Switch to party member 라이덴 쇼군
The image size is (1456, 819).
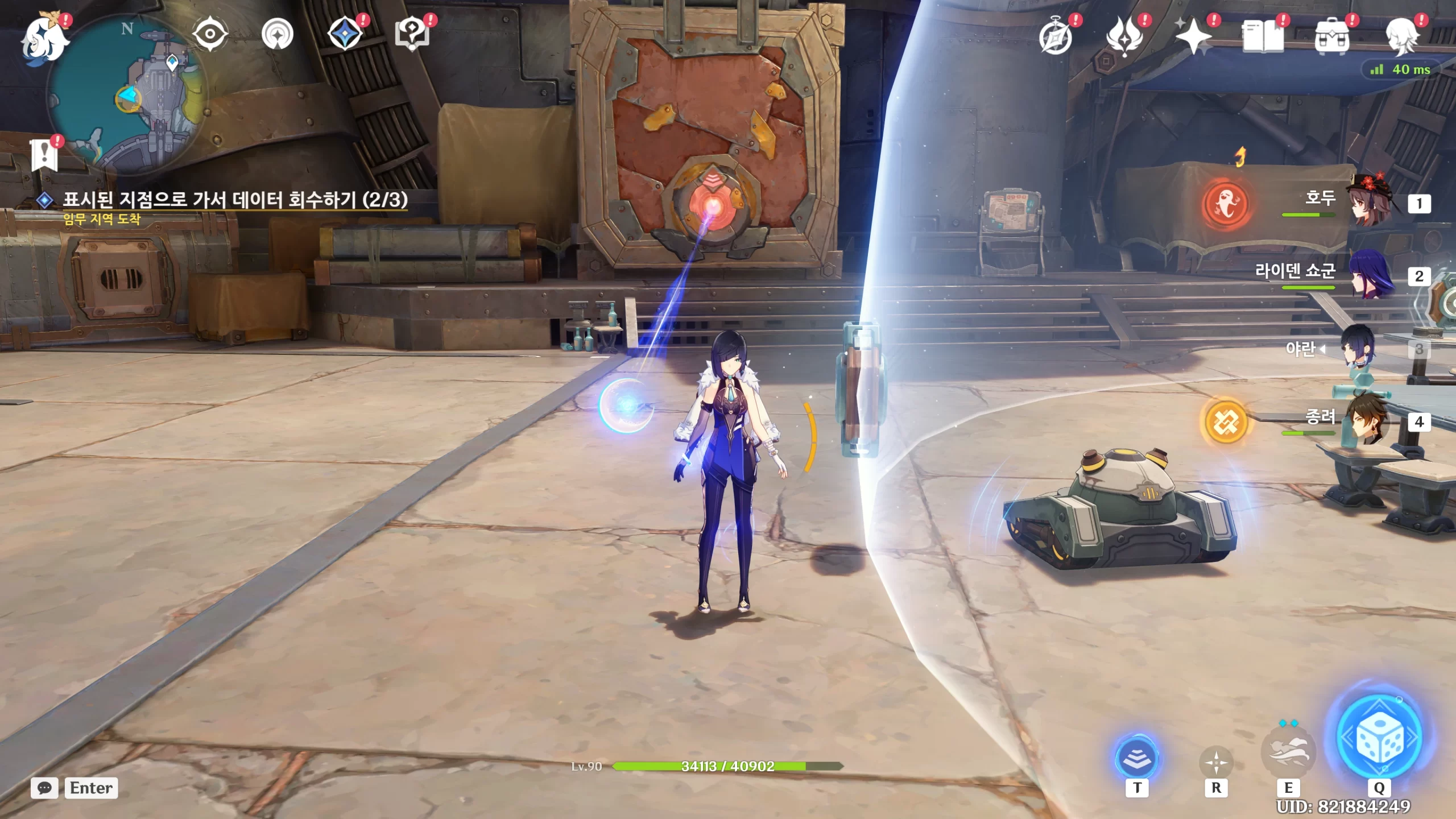(1371, 276)
